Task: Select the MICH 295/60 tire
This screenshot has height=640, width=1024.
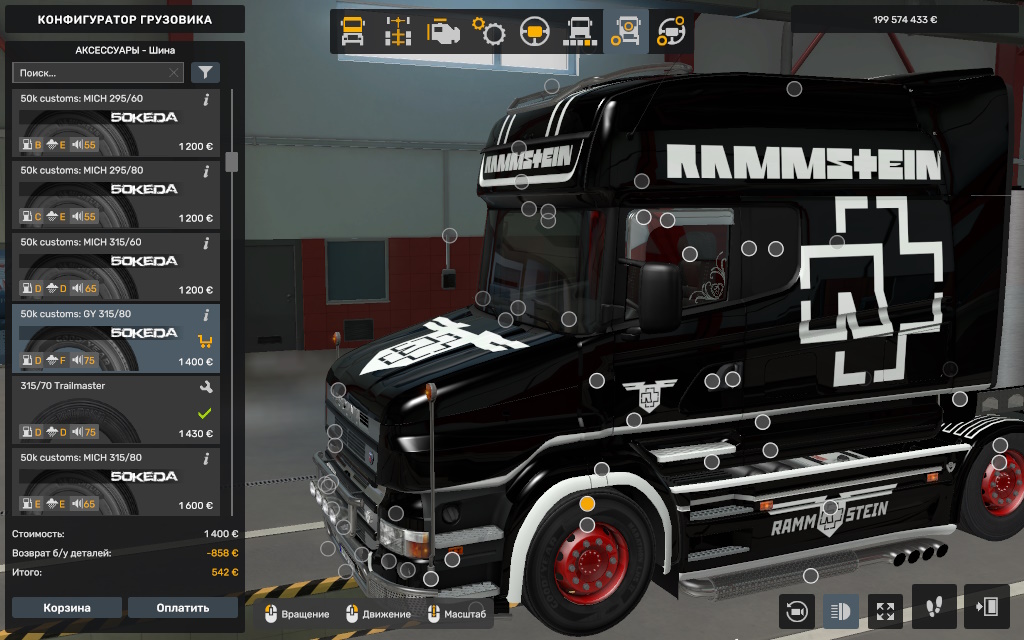Action: click(x=115, y=123)
